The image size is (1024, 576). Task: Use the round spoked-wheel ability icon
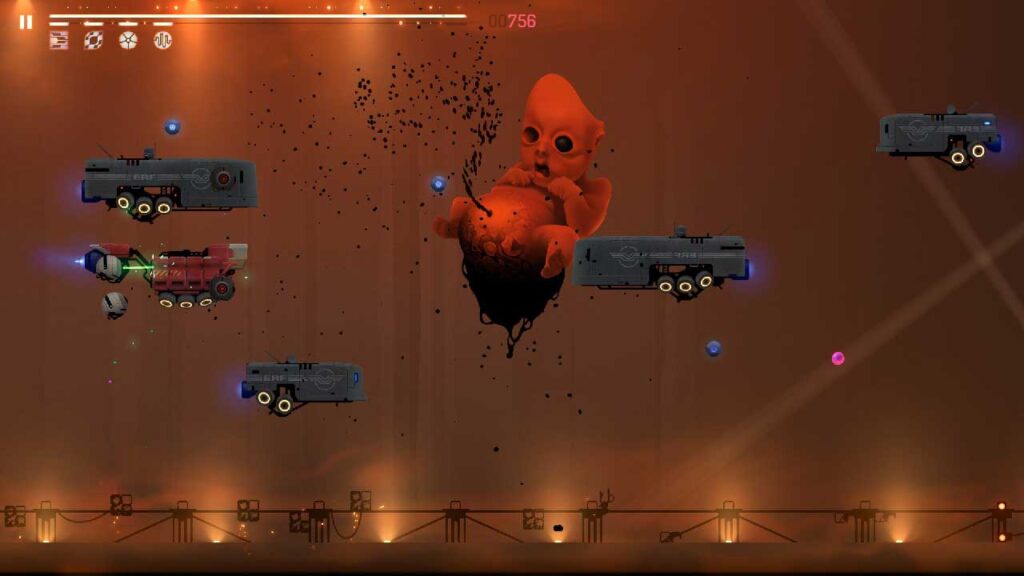pos(128,40)
